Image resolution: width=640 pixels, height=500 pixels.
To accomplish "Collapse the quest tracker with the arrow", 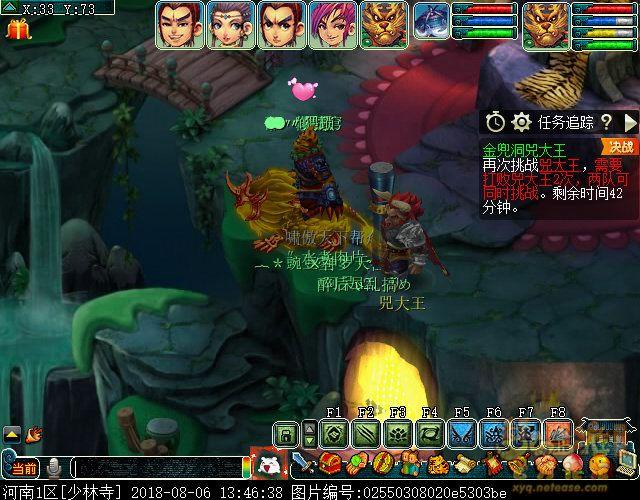I will tap(629, 122).
